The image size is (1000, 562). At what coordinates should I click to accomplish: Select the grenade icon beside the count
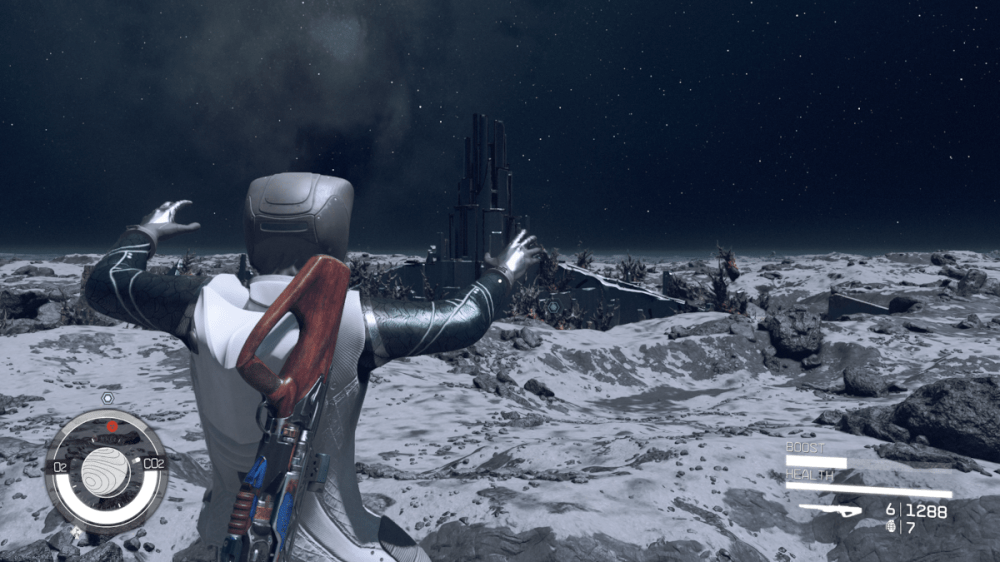point(892,527)
